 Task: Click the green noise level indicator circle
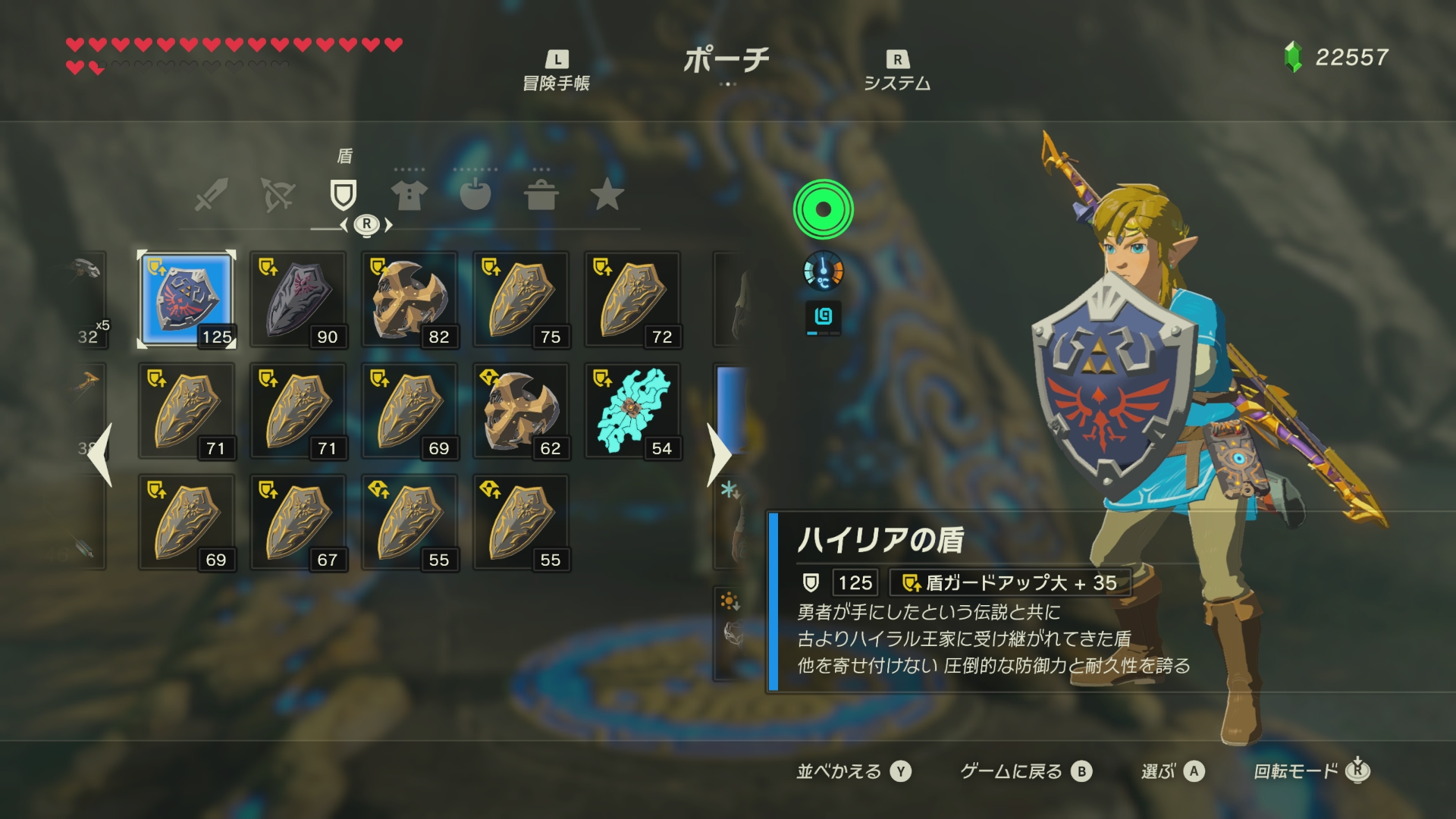tap(823, 210)
